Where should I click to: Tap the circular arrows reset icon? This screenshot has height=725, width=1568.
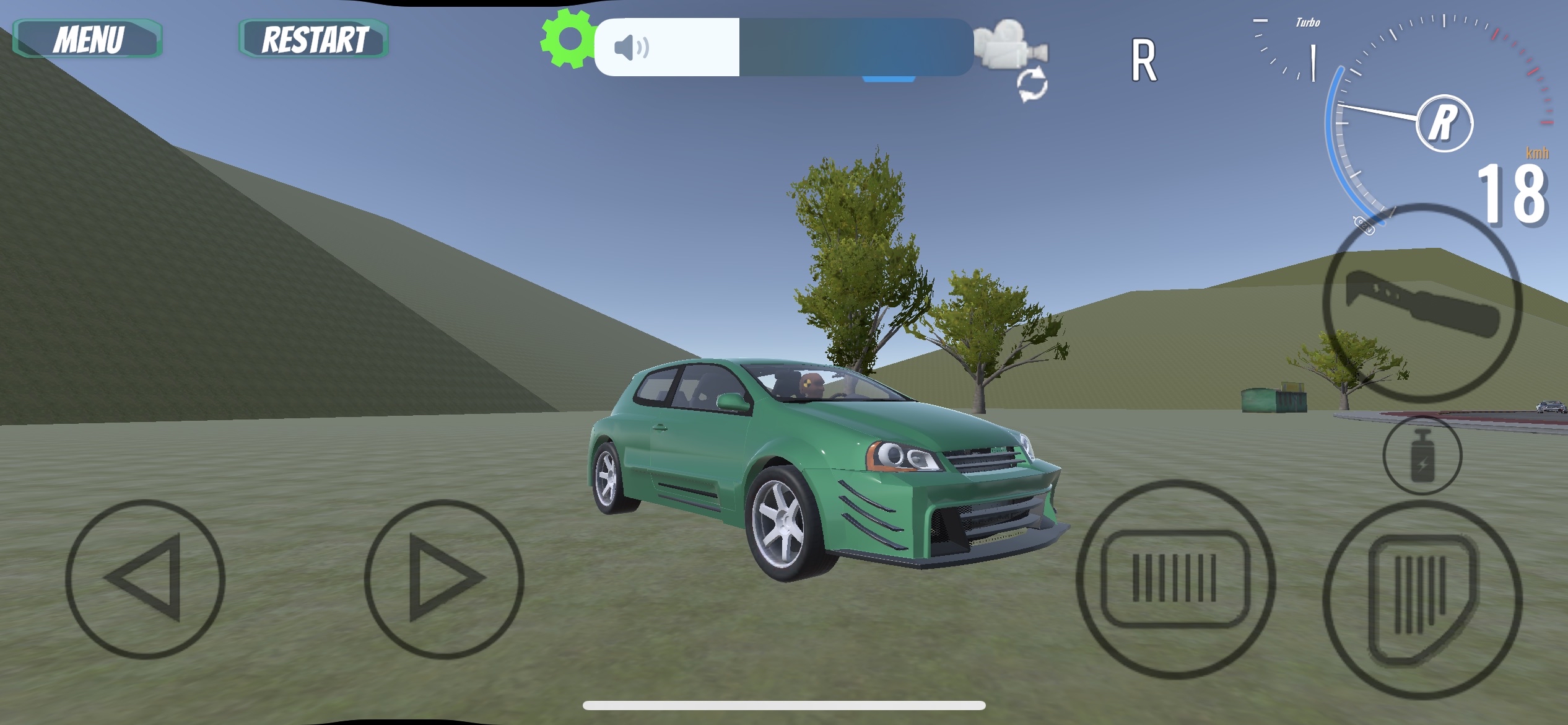click(1032, 85)
